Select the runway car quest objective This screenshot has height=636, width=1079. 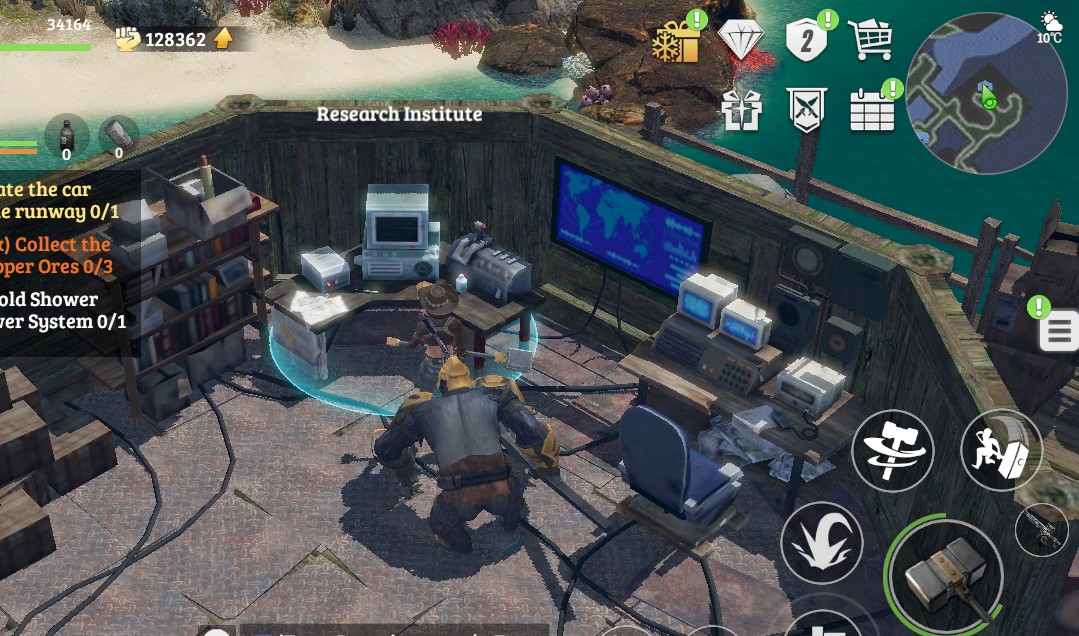point(60,200)
